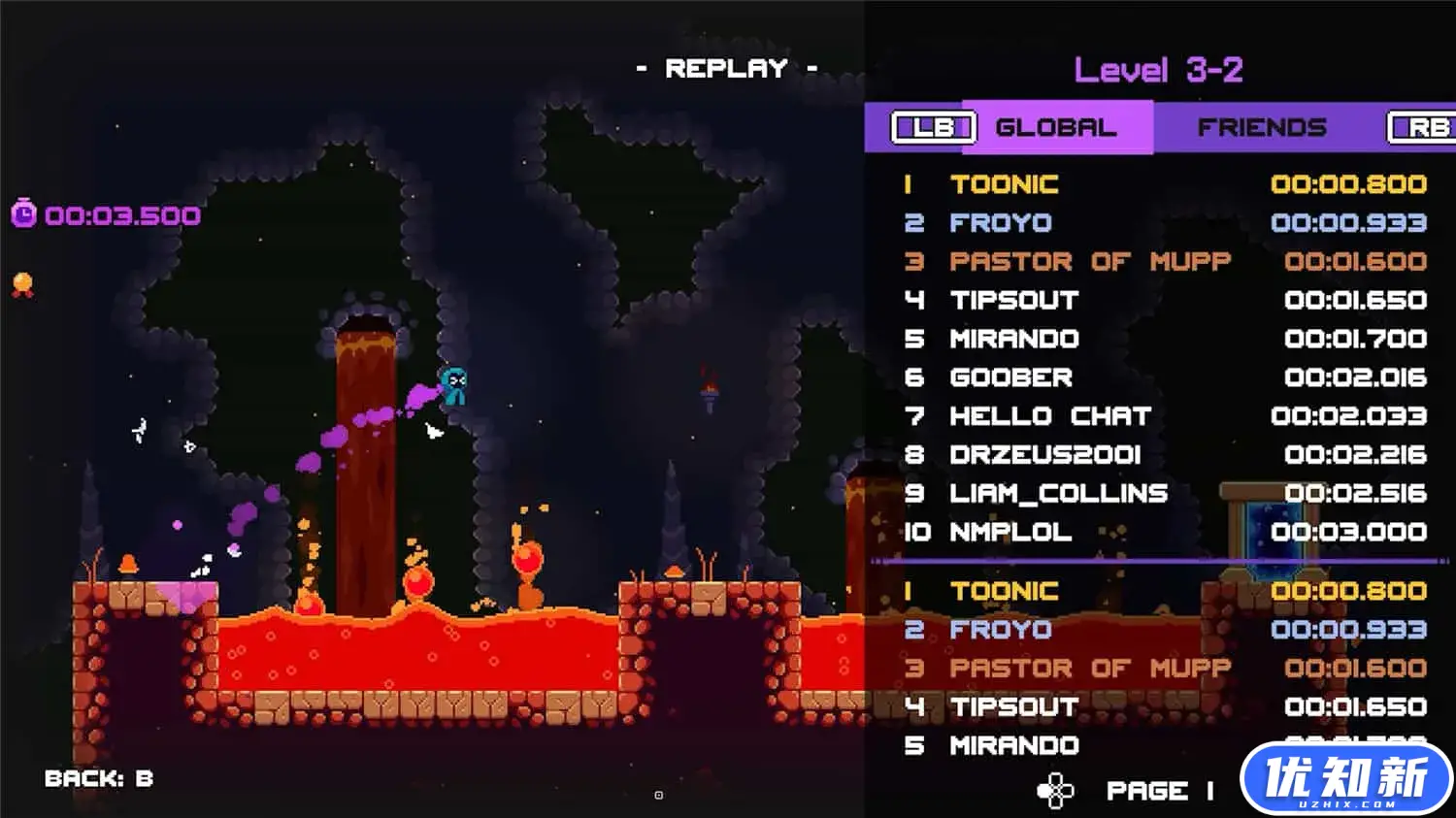Select GOOBER's leaderboard entry
Viewport: 1456px width, 818px height.
pyautogui.click(x=1164, y=377)
